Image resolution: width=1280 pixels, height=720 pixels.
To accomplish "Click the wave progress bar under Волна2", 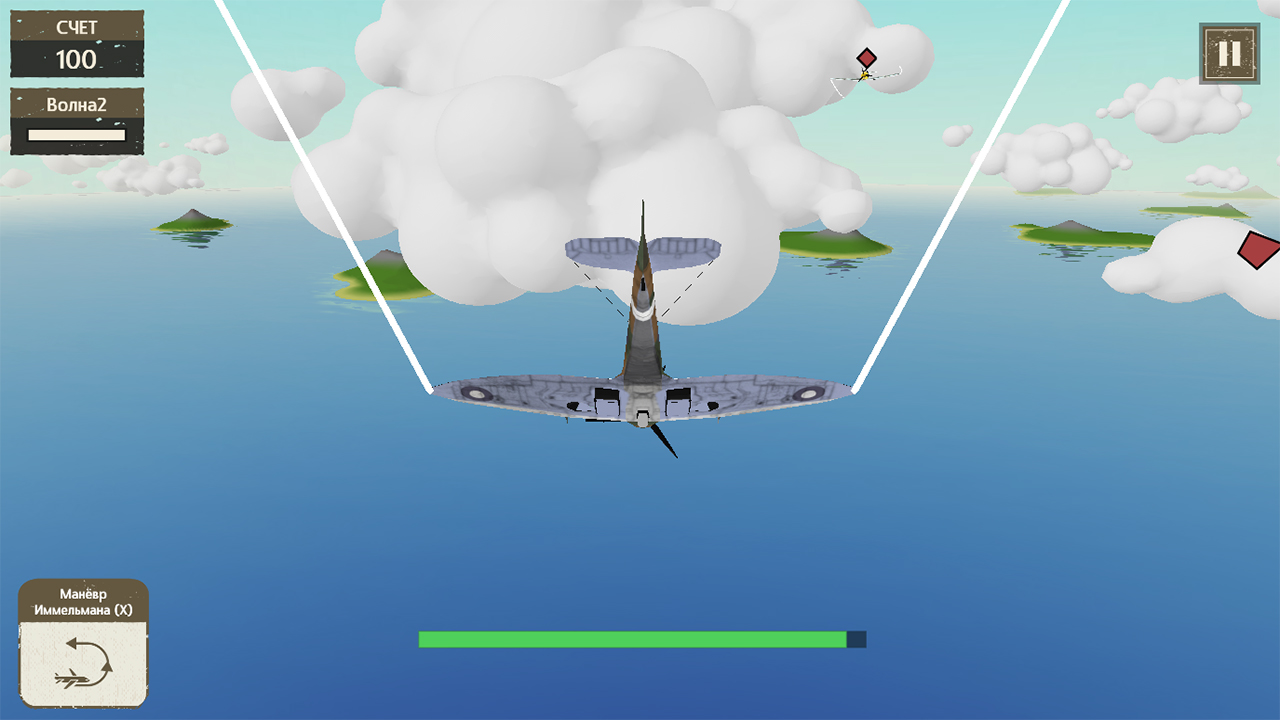I will tap(77, 134).
